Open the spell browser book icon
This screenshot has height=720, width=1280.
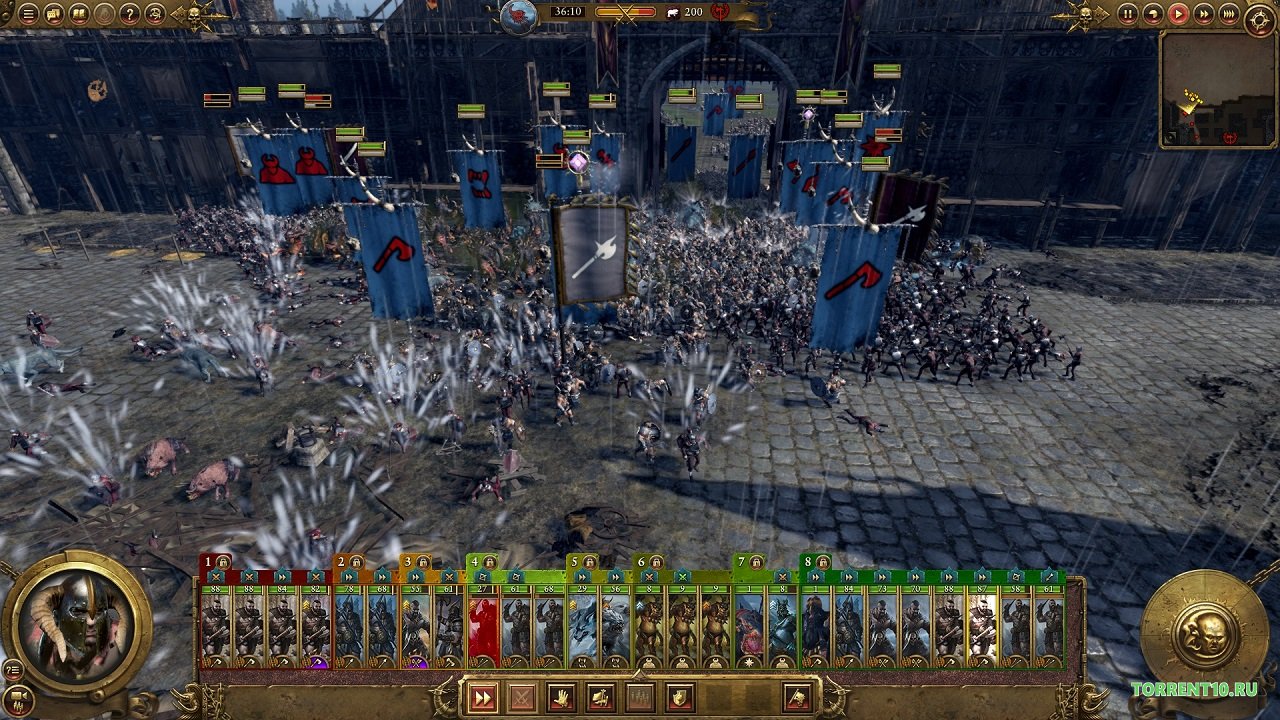80,14
